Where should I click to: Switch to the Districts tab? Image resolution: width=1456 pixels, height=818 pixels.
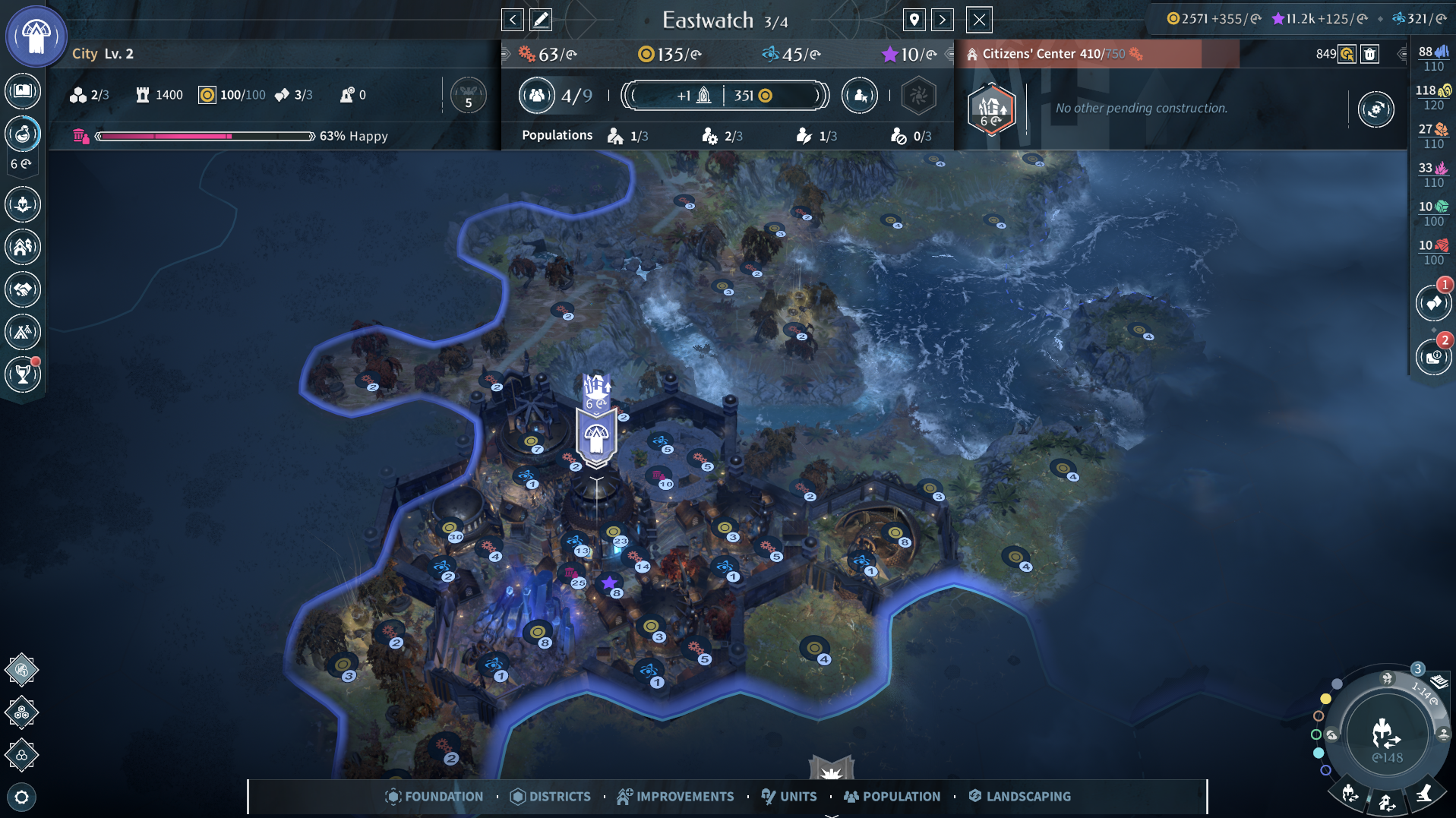pos(551,796)
